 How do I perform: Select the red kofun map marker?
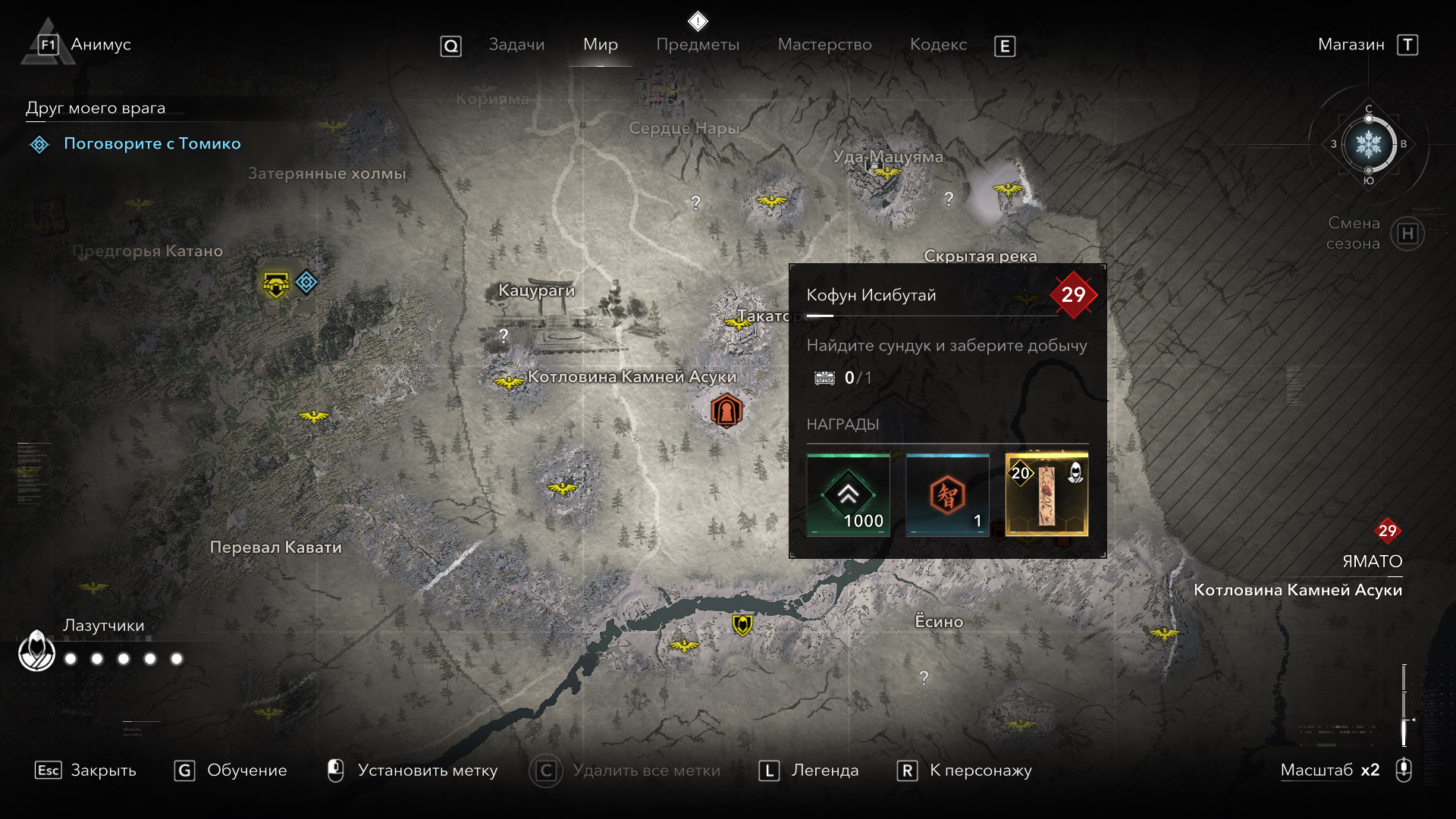(x=726, y=412)
